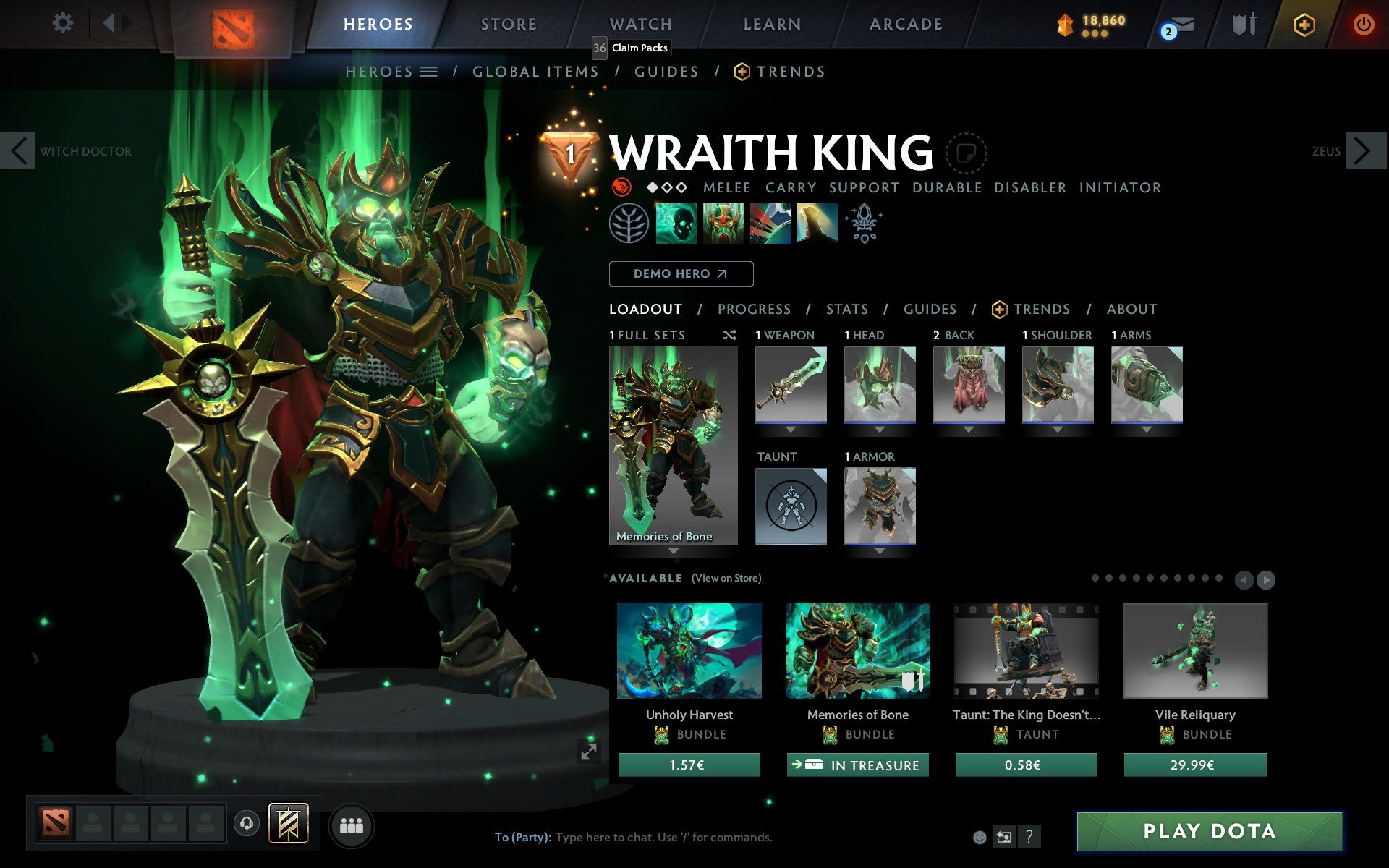This screenshot has width=1389, height=868.
Task: Open View on Store link
Action: point(726,578)
